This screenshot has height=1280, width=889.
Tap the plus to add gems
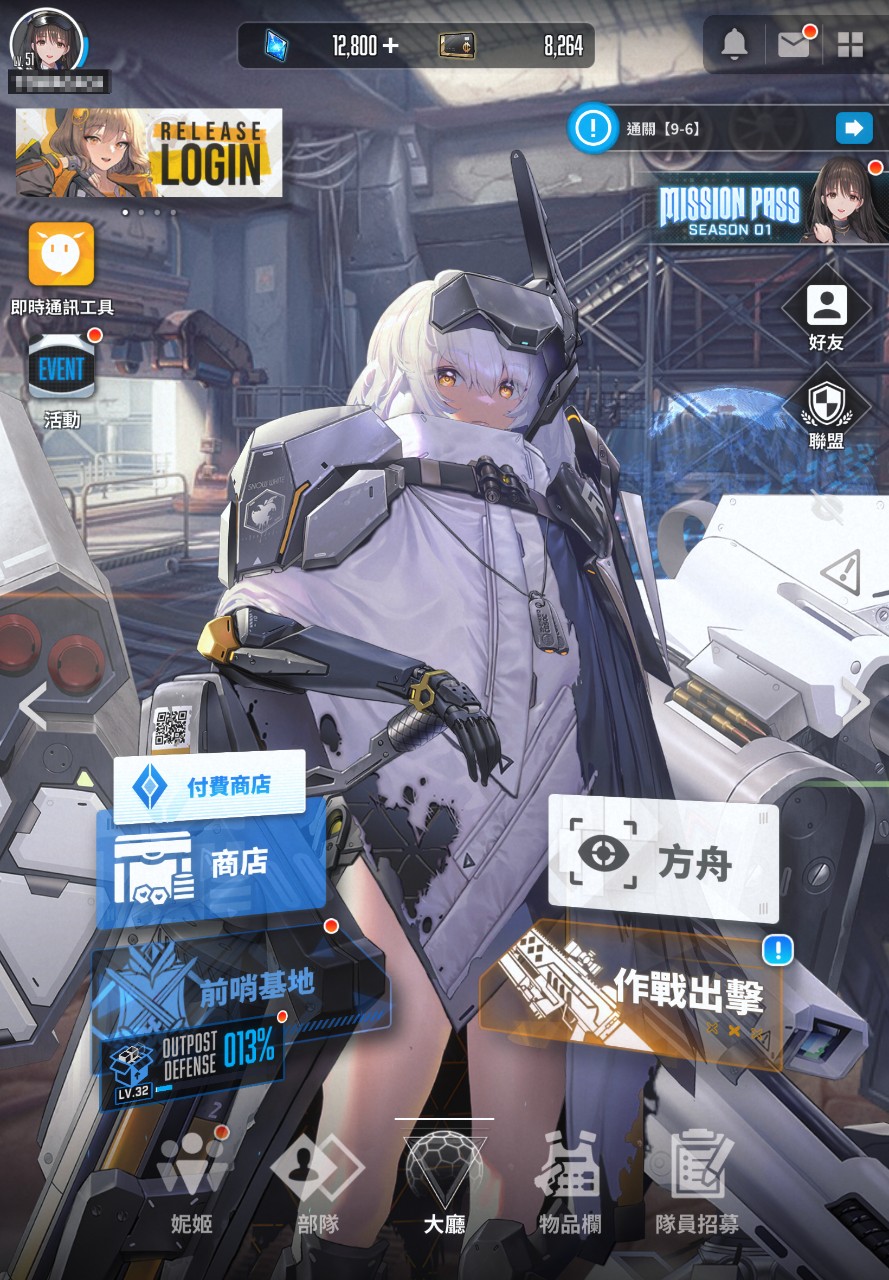(x=390, y=45)
